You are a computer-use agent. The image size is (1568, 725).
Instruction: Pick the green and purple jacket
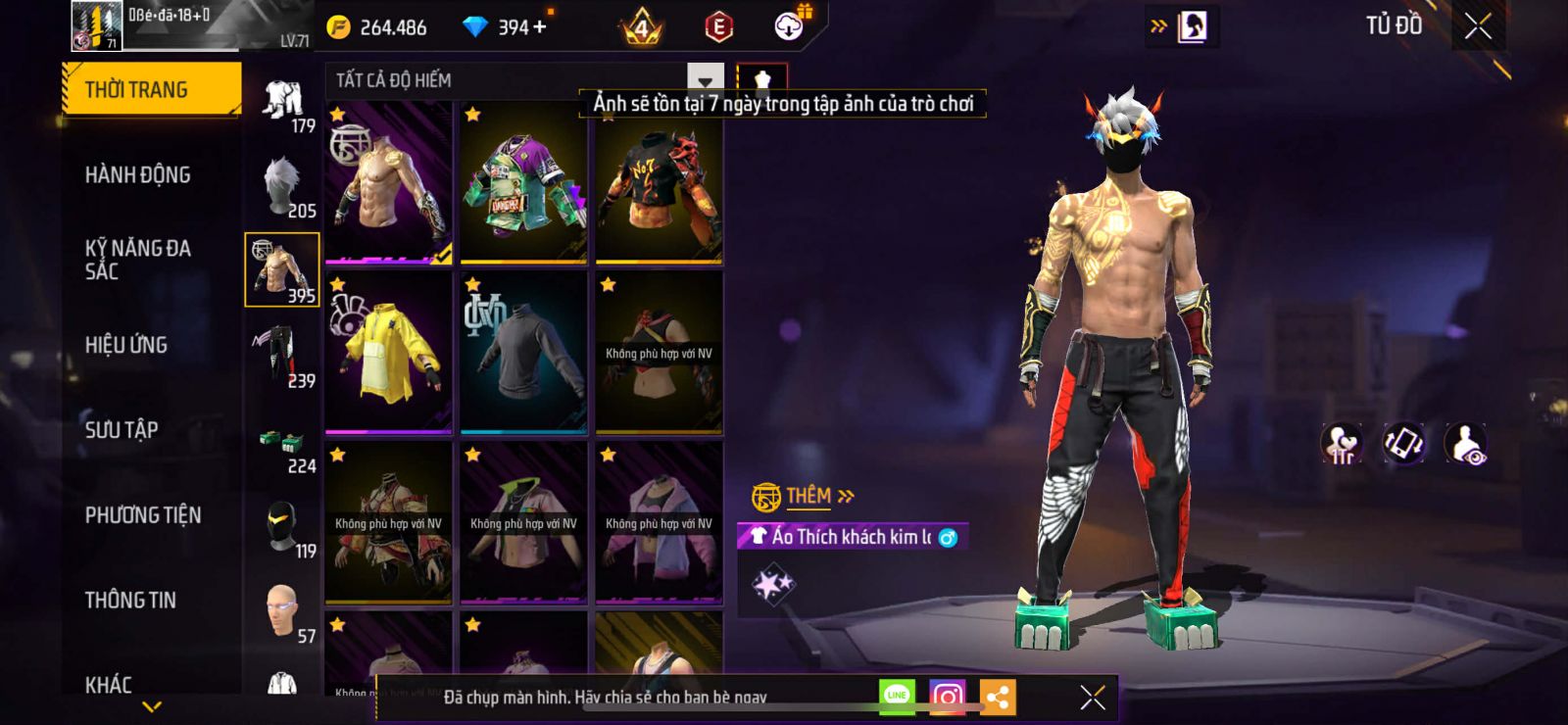[524, 183]
